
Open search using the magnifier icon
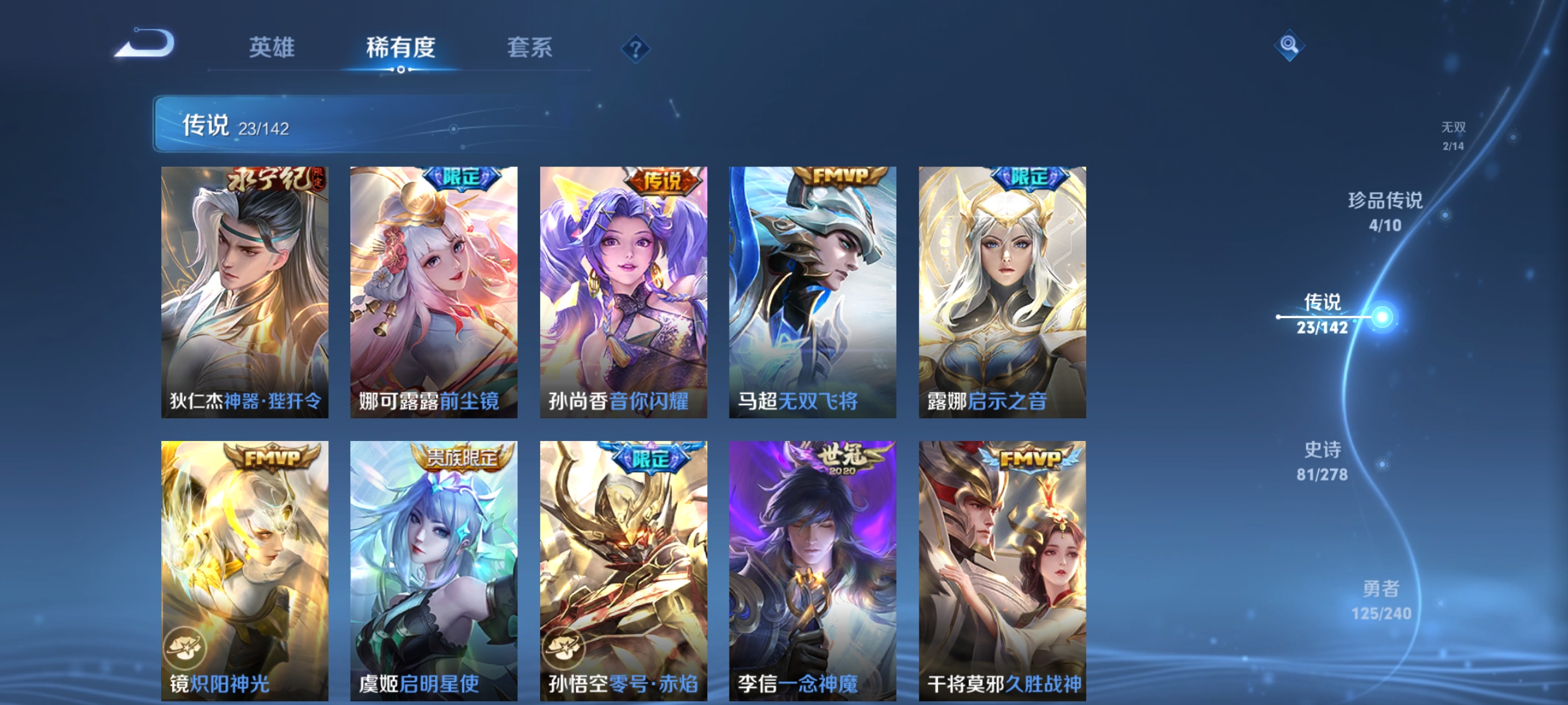[1288, 46]
